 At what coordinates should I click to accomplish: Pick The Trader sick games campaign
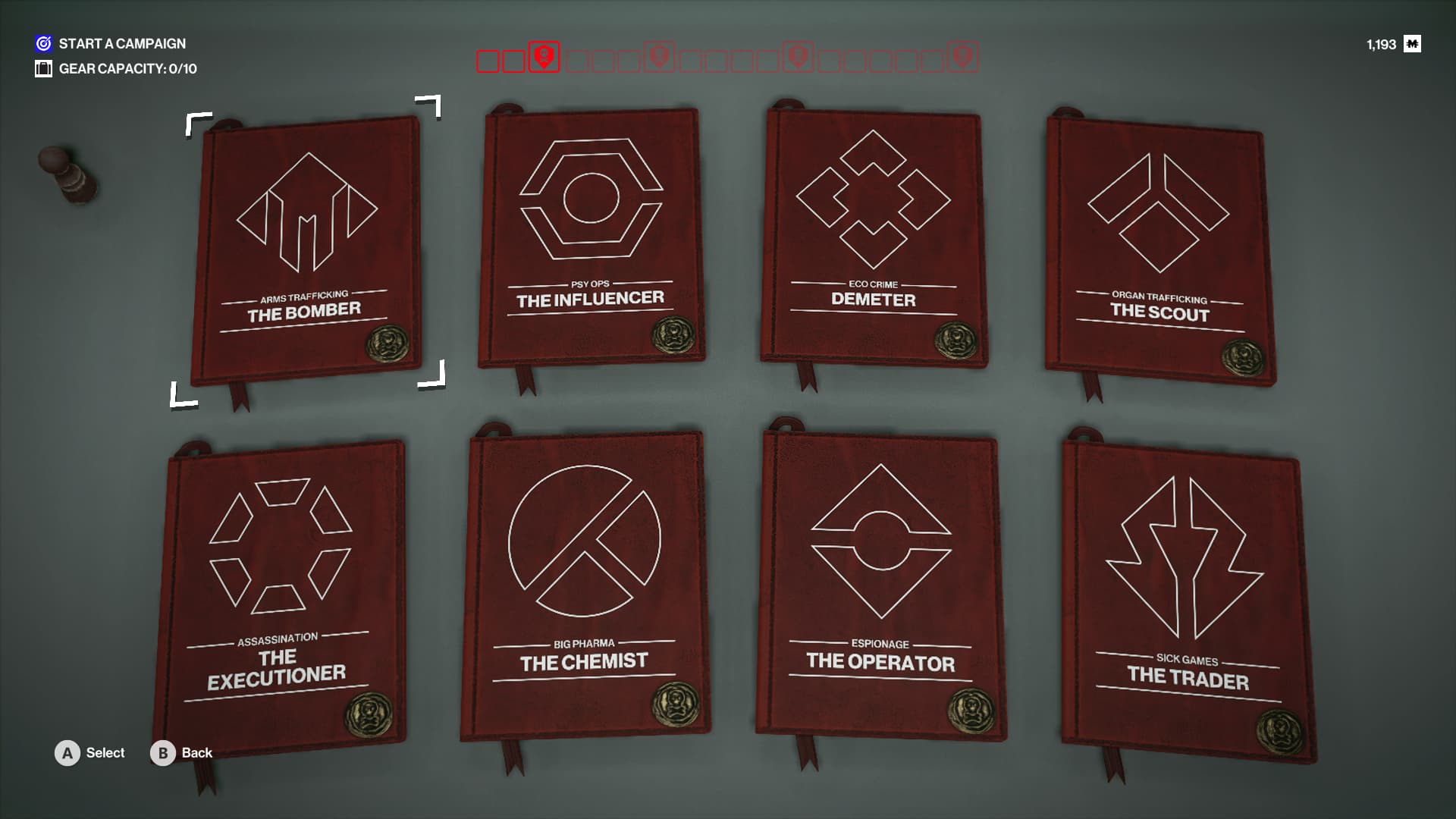pyautogui.click(x=1187, y=599)
